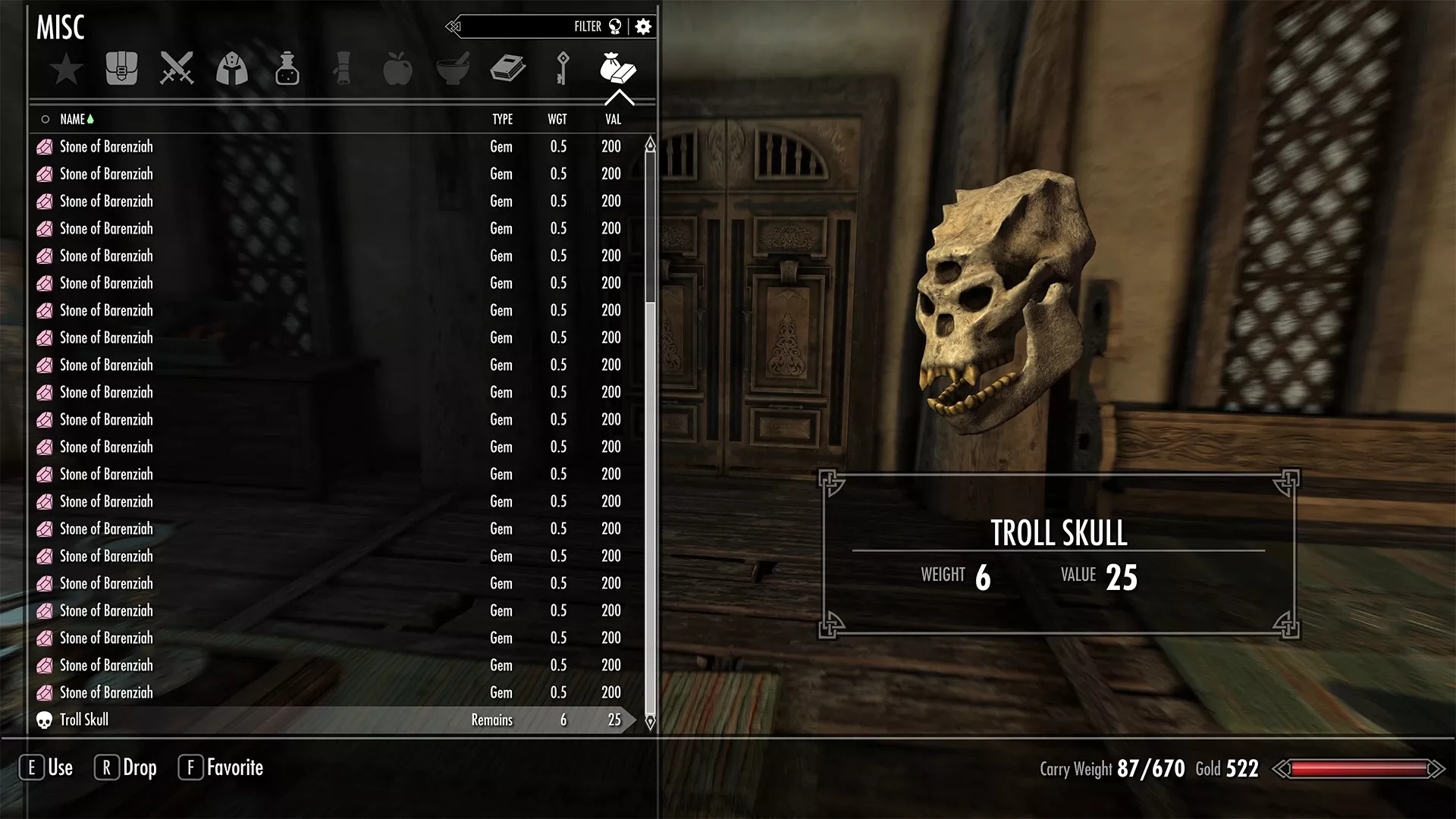Select the Favorites star category icon
Viewport: 1456px width, 819px height.
point(67,68)
